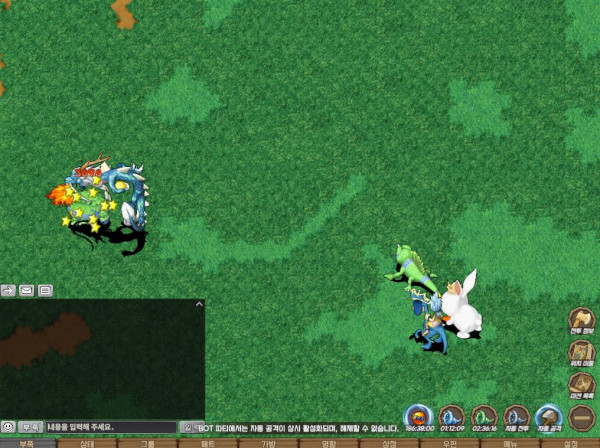
Task: Toggle the 자동 공격 hammer button
Action: pos(548,418)
